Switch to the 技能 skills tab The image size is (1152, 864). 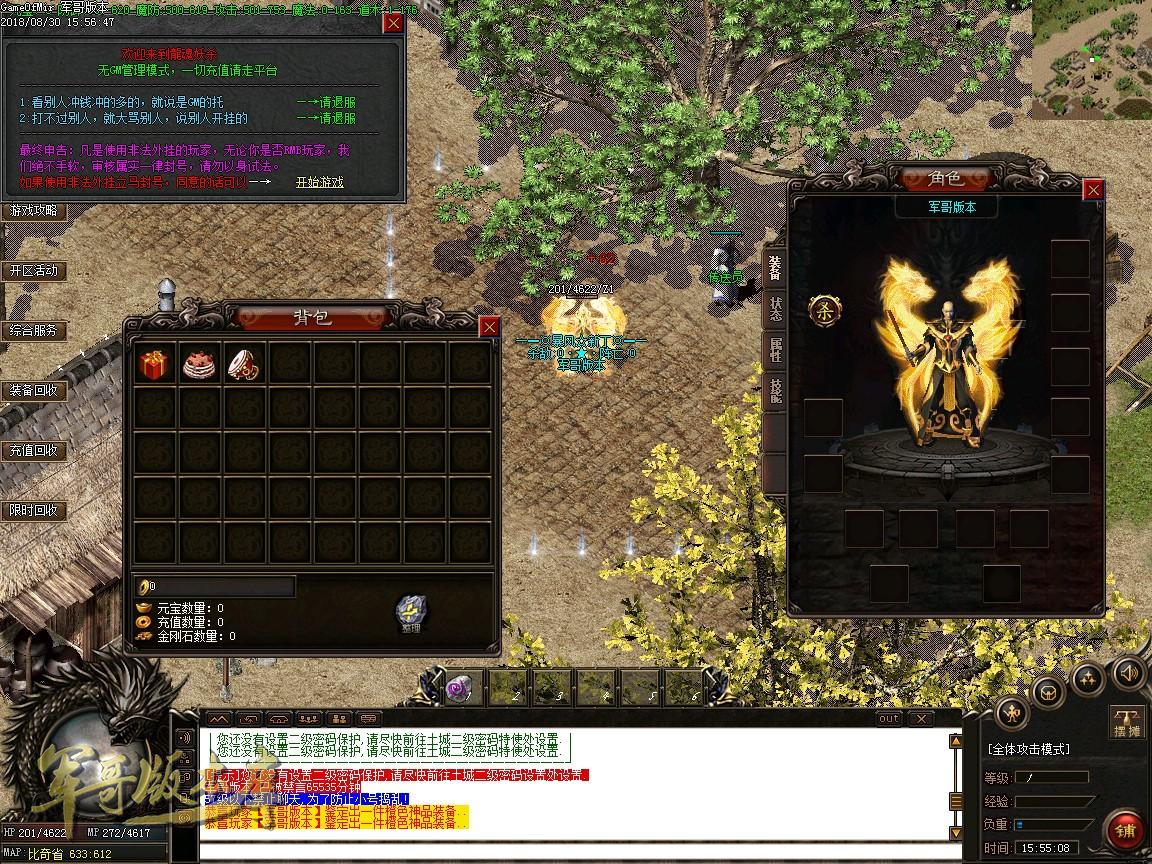coord(775,391)
